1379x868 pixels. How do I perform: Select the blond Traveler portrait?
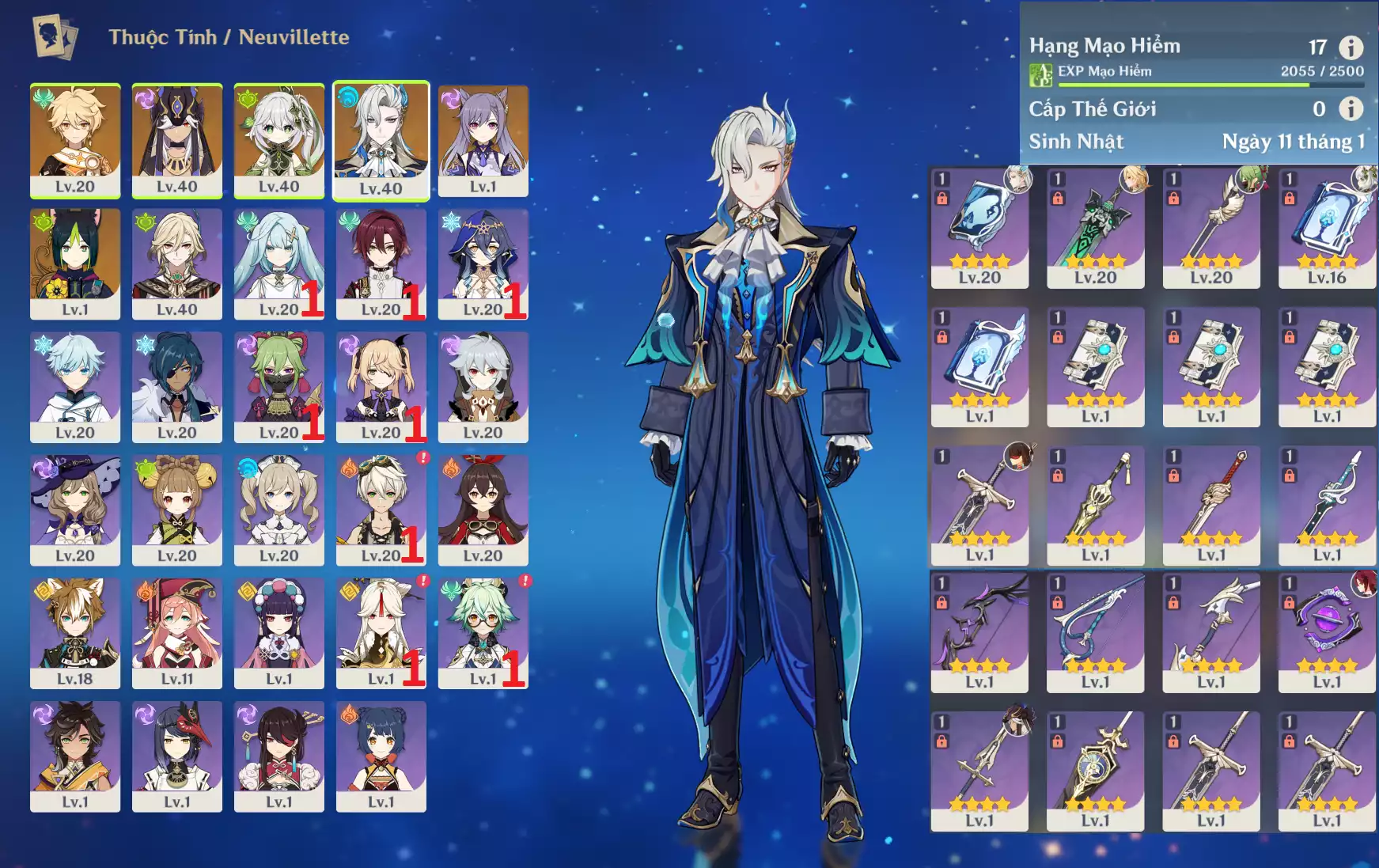click(x=75, y=140)
